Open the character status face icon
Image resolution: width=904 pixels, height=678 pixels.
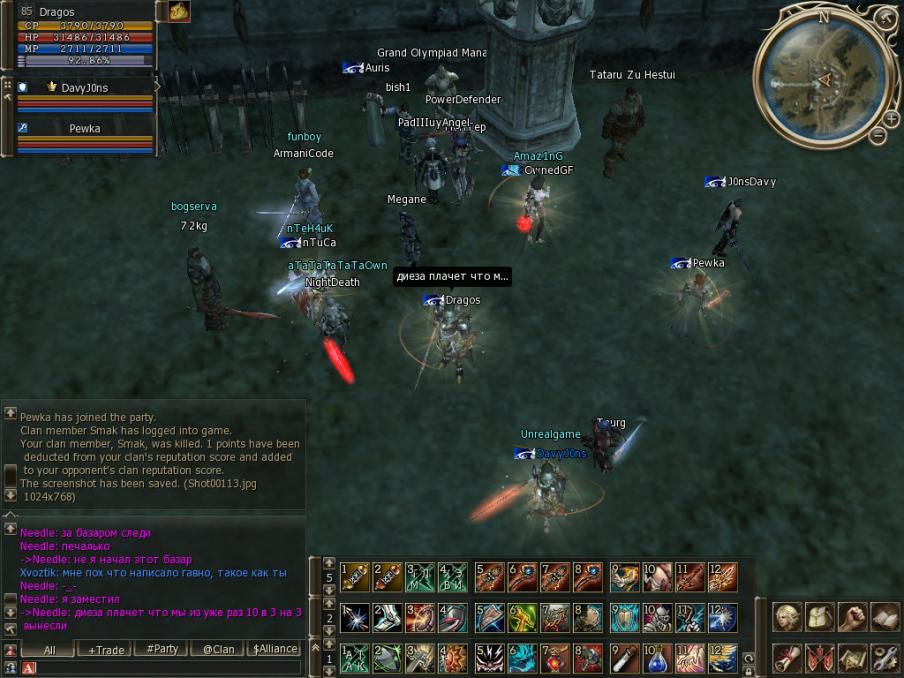click(x=788, y=616)
